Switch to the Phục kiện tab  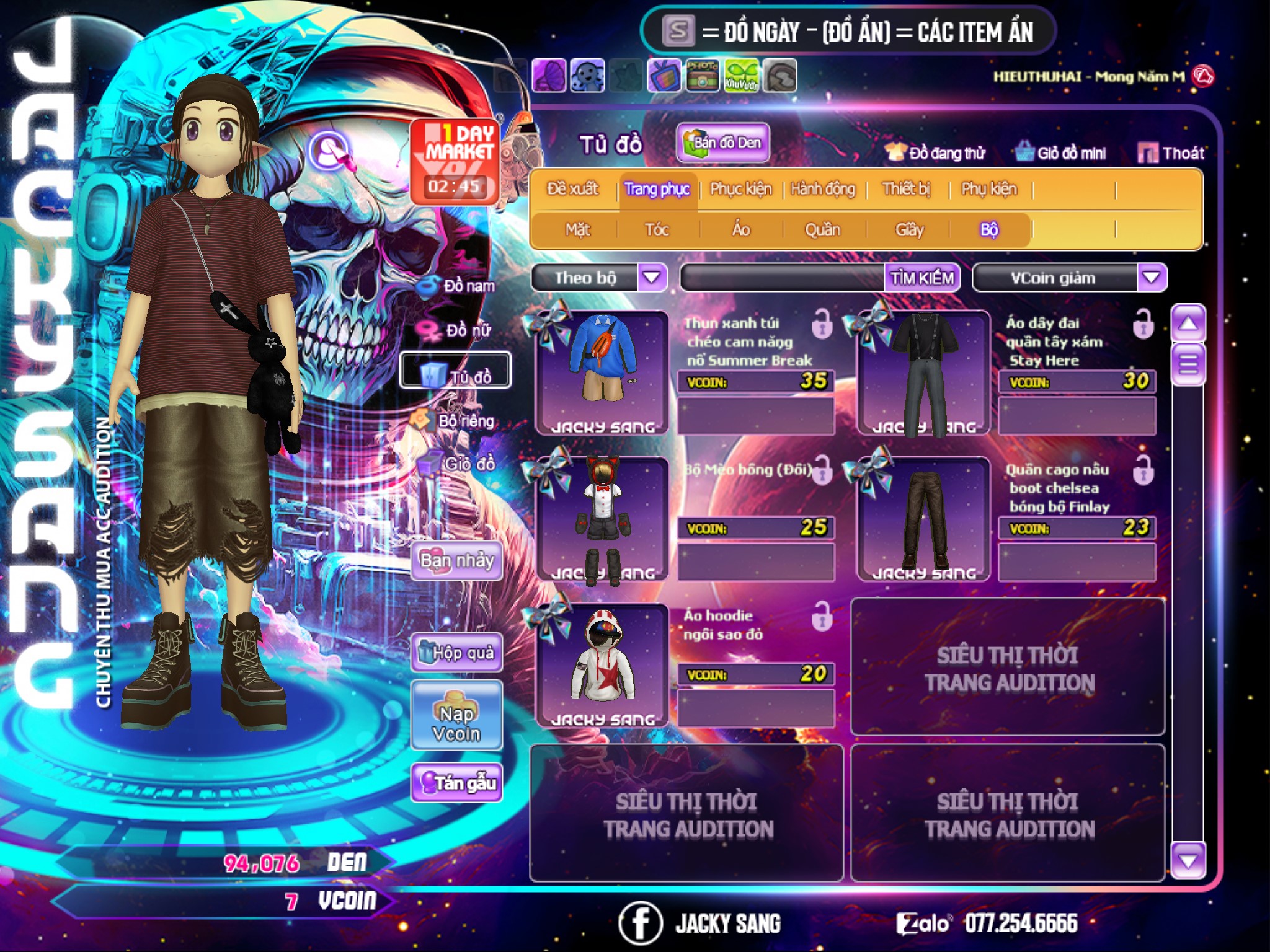pos(740,189)
